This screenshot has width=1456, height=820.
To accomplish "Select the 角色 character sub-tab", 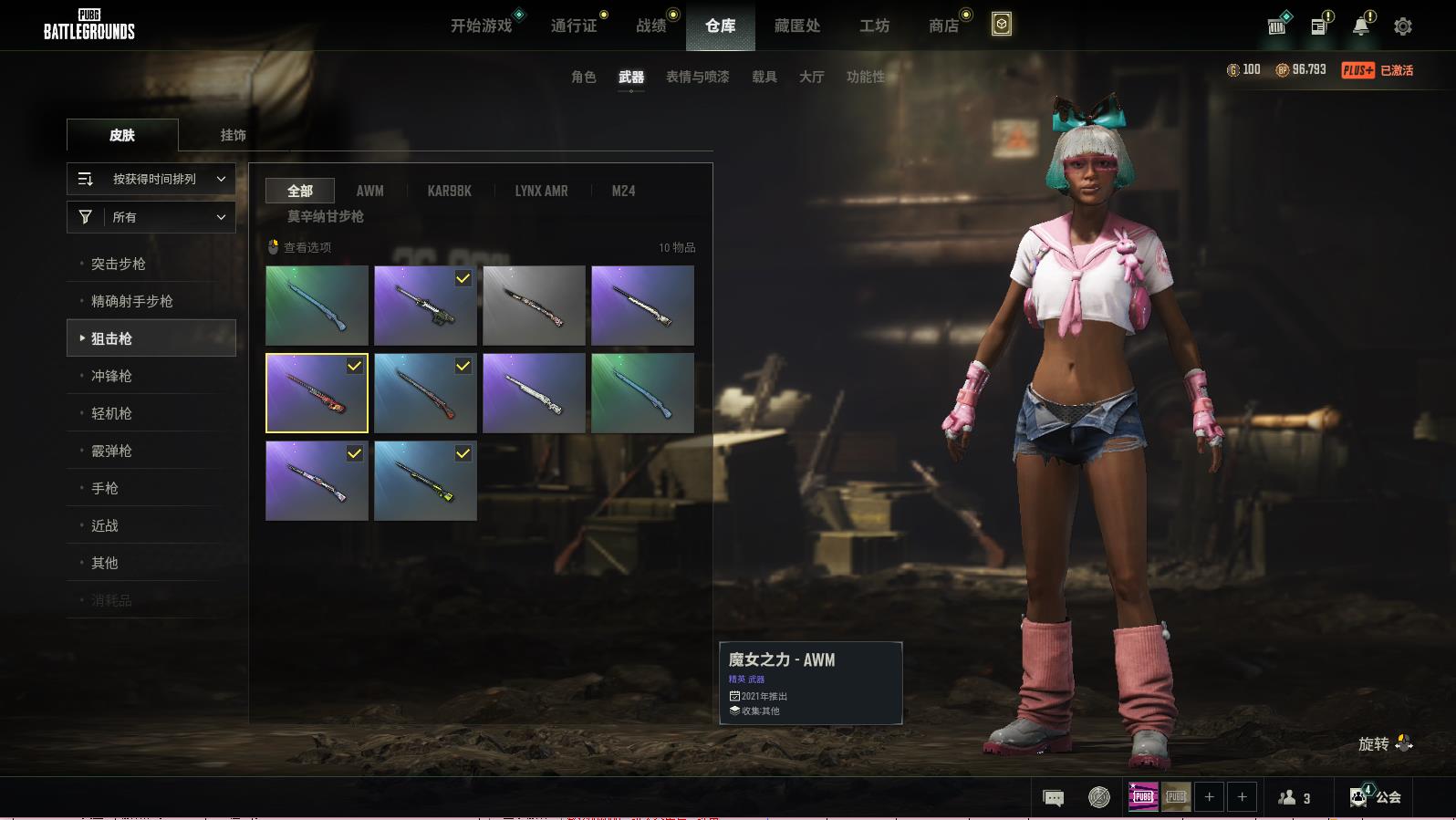I will [x=583, y=77].
